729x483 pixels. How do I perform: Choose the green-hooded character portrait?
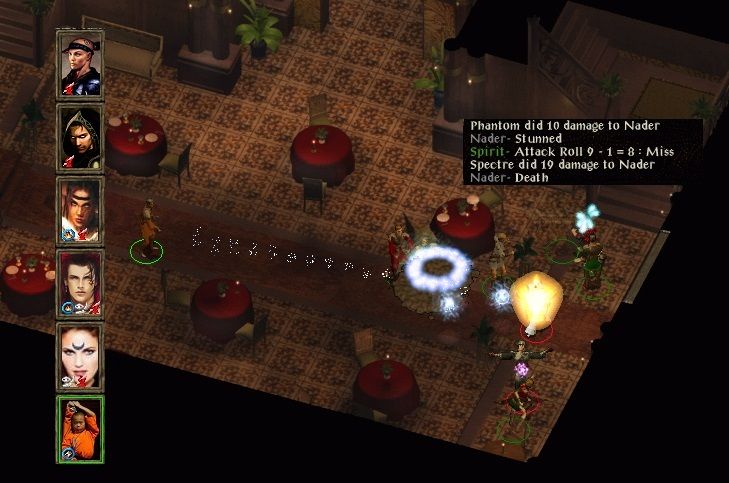click(x=80, y=138)
